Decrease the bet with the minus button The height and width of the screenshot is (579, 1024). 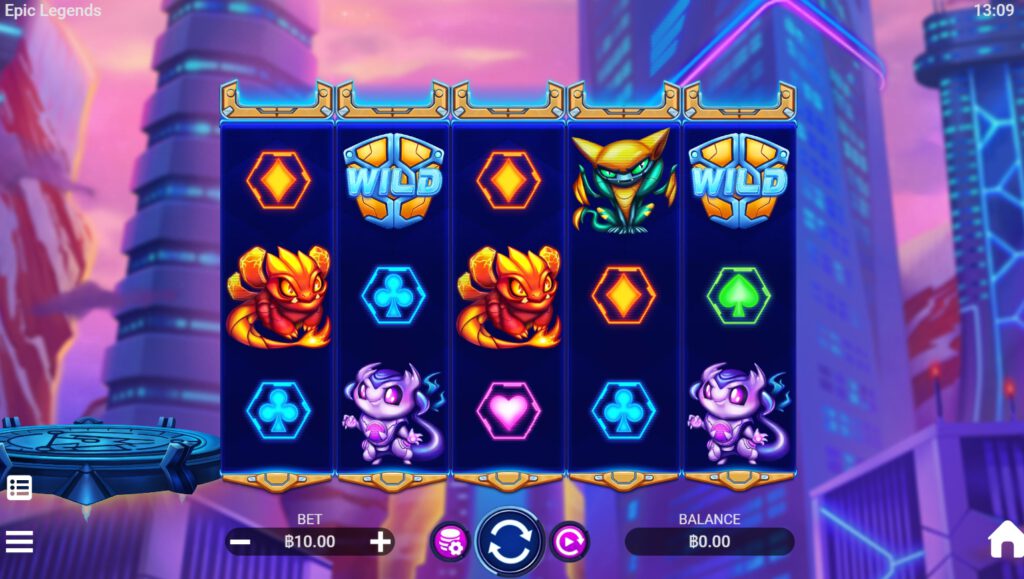[x=240, y=542]
